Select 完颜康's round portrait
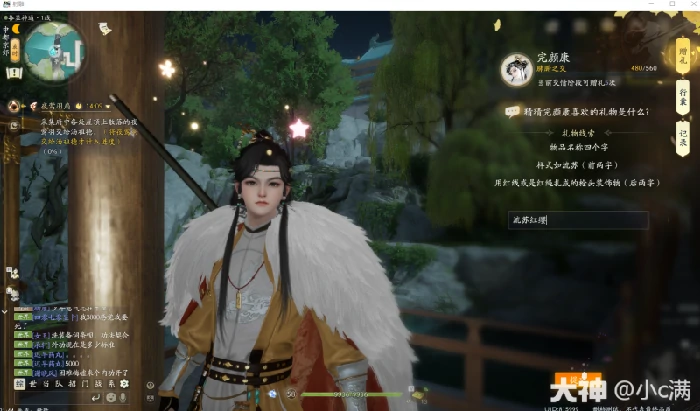The image size is (700, 411). (517, 68)
